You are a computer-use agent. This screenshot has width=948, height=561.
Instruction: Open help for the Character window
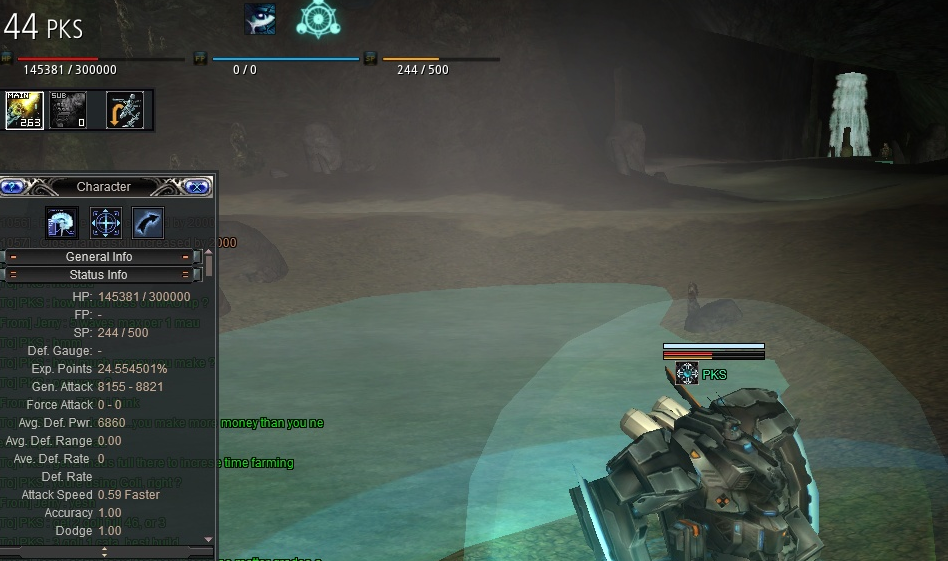pos(12,186)
